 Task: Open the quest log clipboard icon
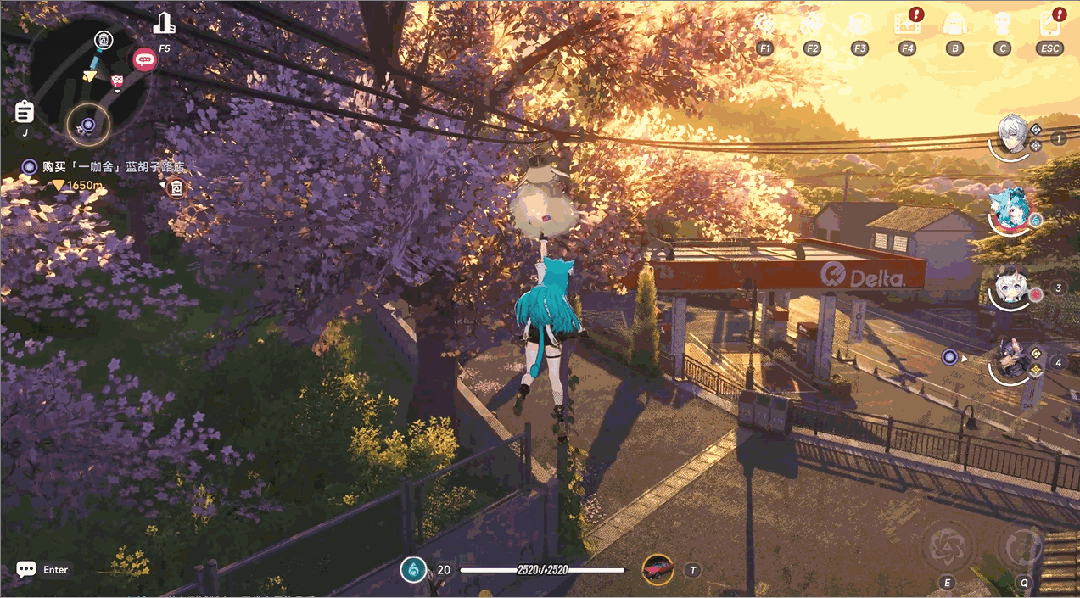[25, 111]
